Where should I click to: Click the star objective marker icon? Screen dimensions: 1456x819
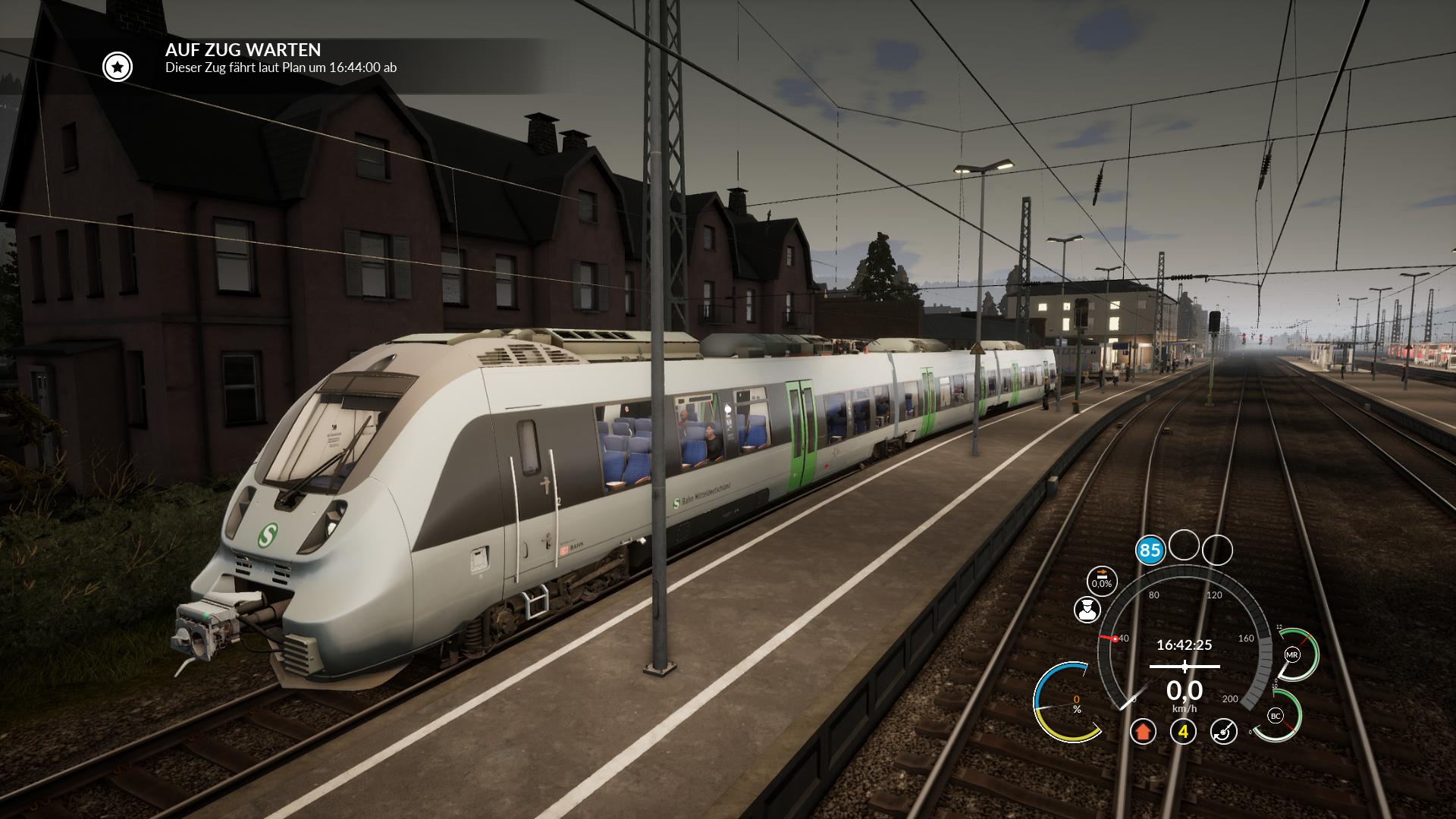[118, 67]
